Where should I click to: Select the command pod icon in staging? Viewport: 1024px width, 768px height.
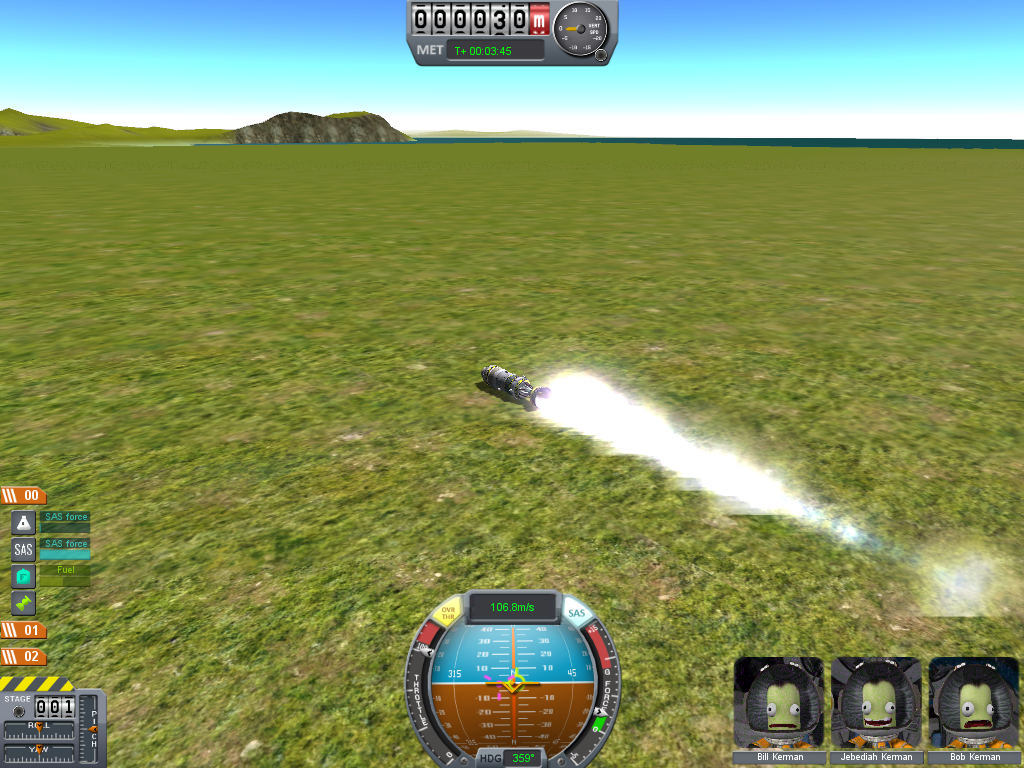(23, 522)
